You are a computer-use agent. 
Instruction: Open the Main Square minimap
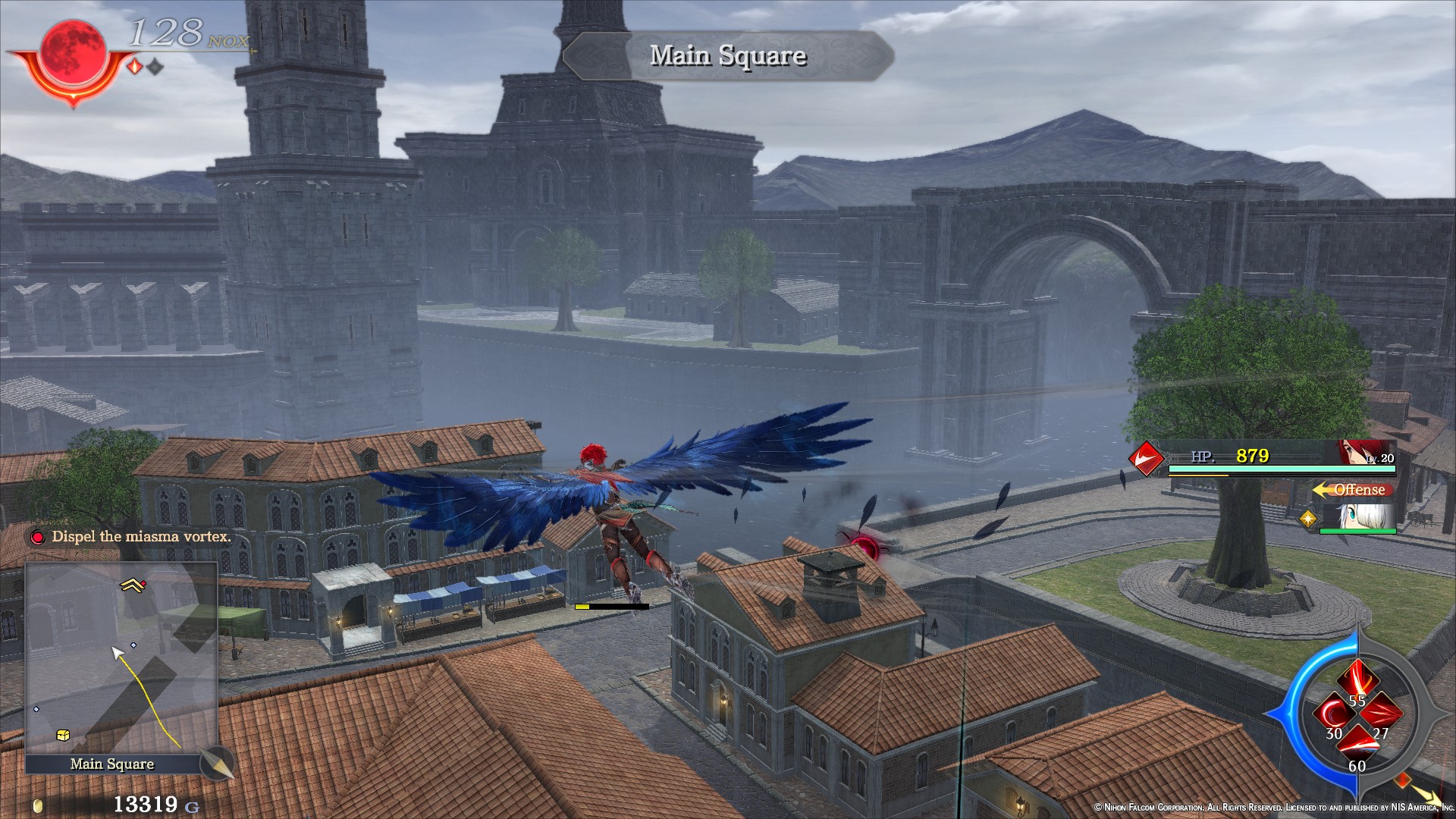pyautogui.click(x=121, y=658)
